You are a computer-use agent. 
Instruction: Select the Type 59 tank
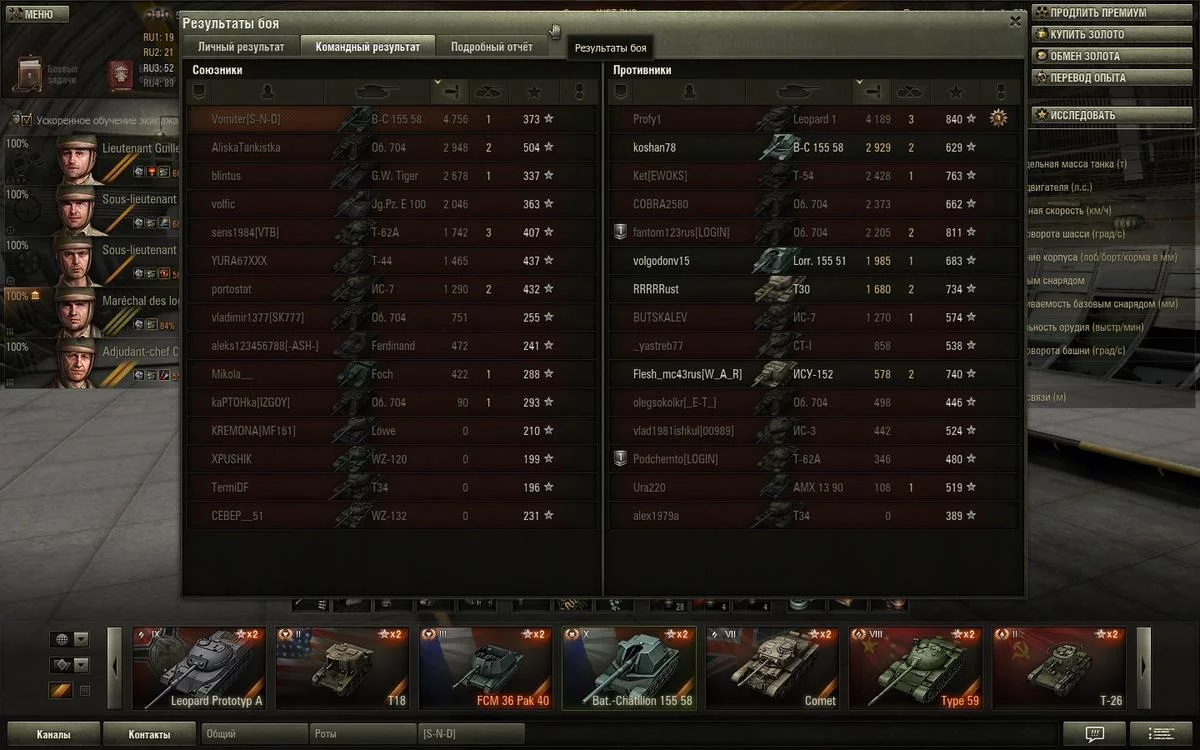tap(914, 668)
